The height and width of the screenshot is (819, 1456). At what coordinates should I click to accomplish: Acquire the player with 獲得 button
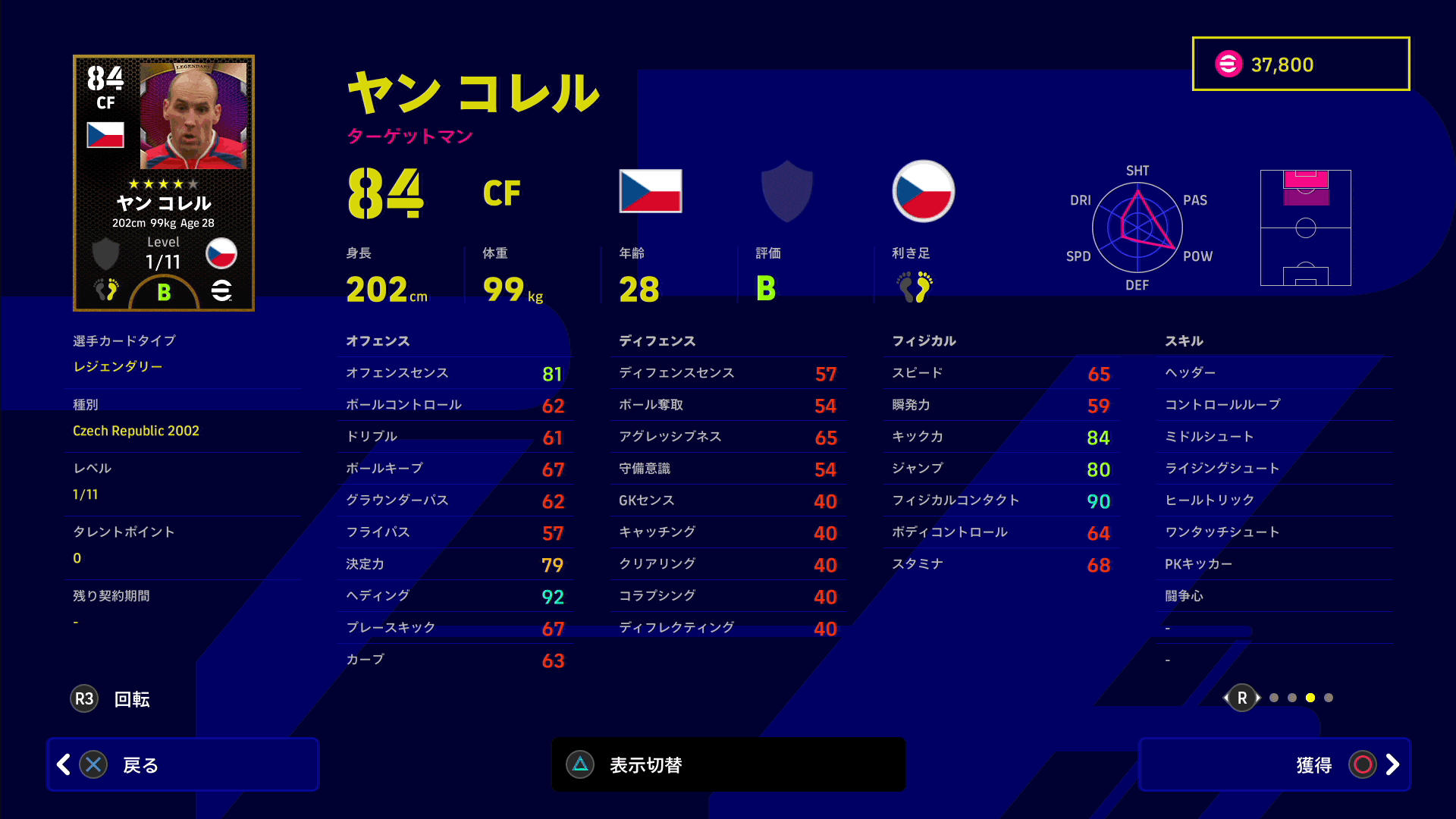pos(1274,764)
